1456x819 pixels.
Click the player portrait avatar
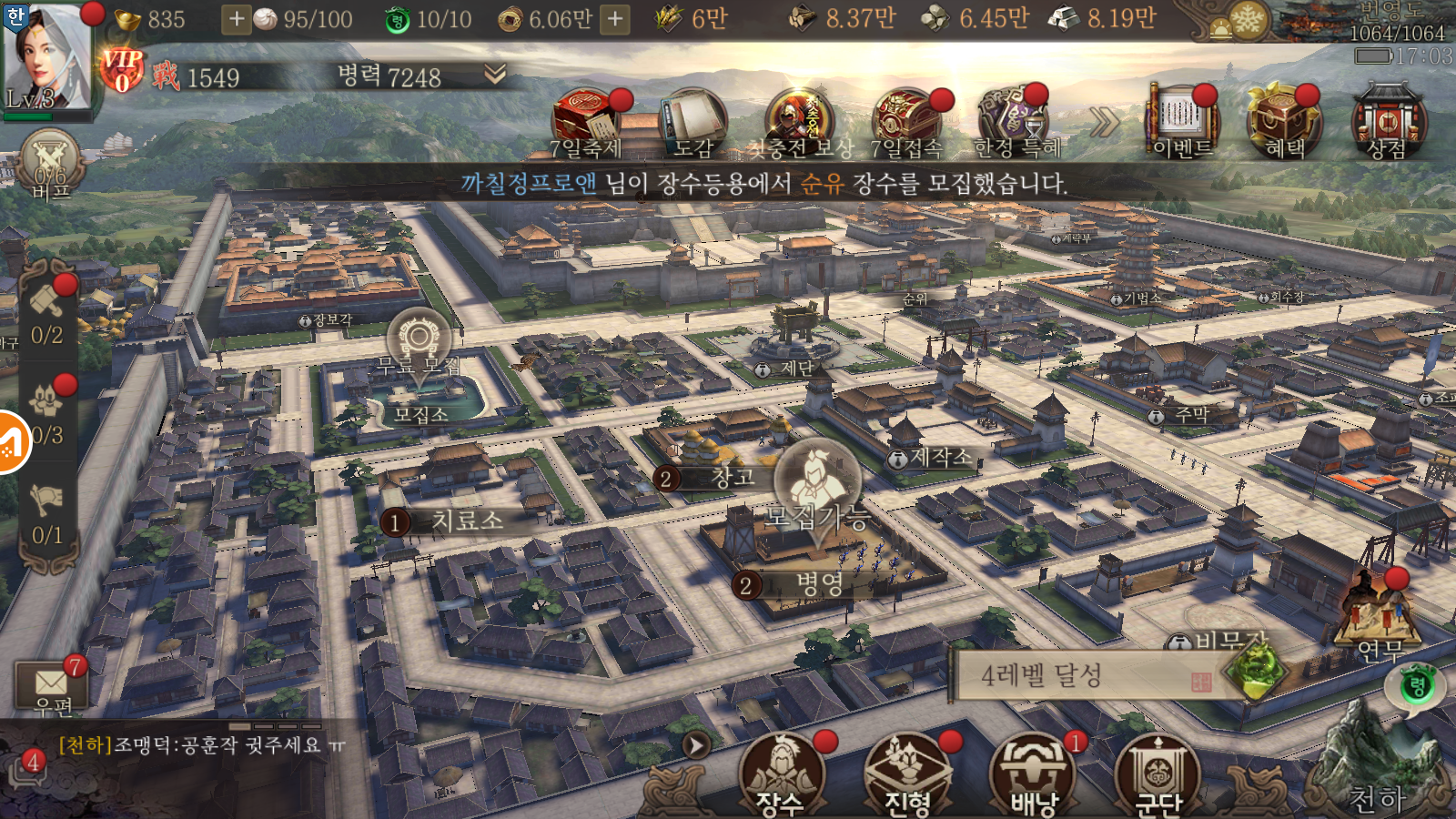[47, 56]
